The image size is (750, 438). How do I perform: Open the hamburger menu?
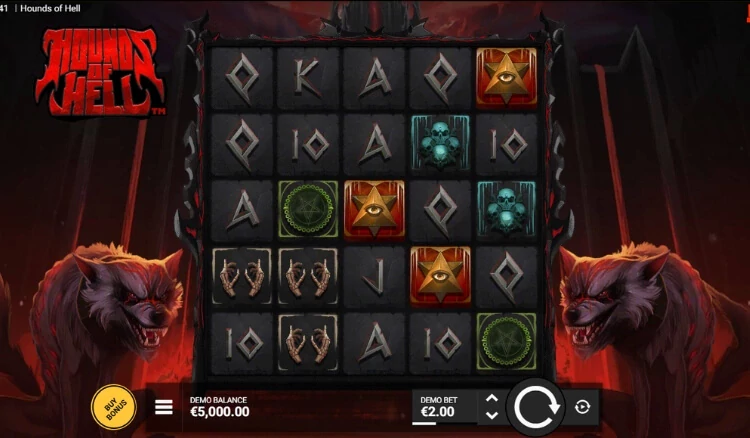point(165,407)
